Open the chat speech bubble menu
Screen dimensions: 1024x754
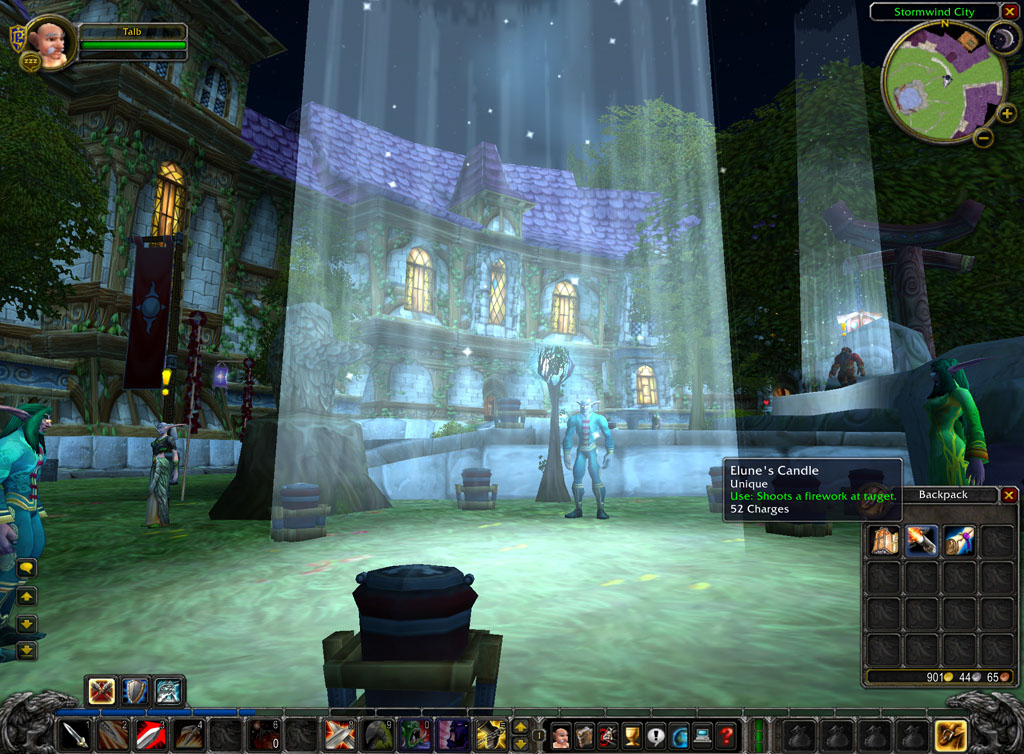26,568
